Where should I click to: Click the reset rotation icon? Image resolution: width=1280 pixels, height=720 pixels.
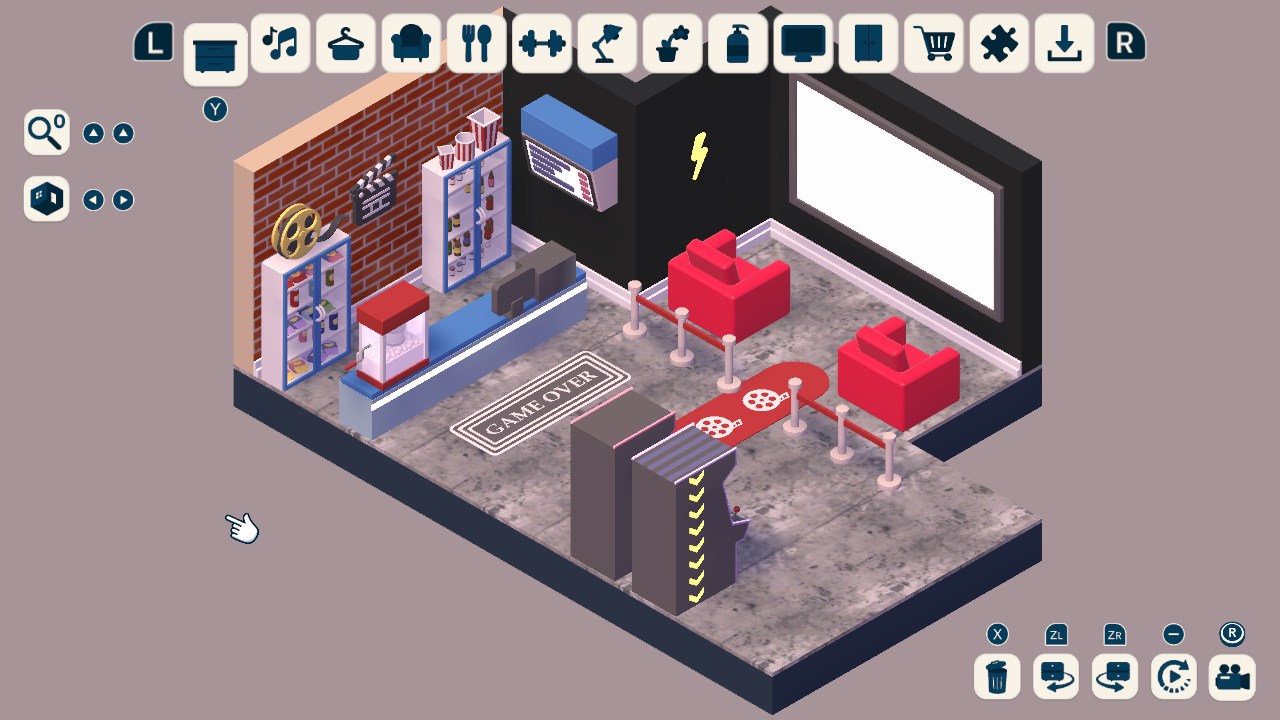(x=1172, y=677)
